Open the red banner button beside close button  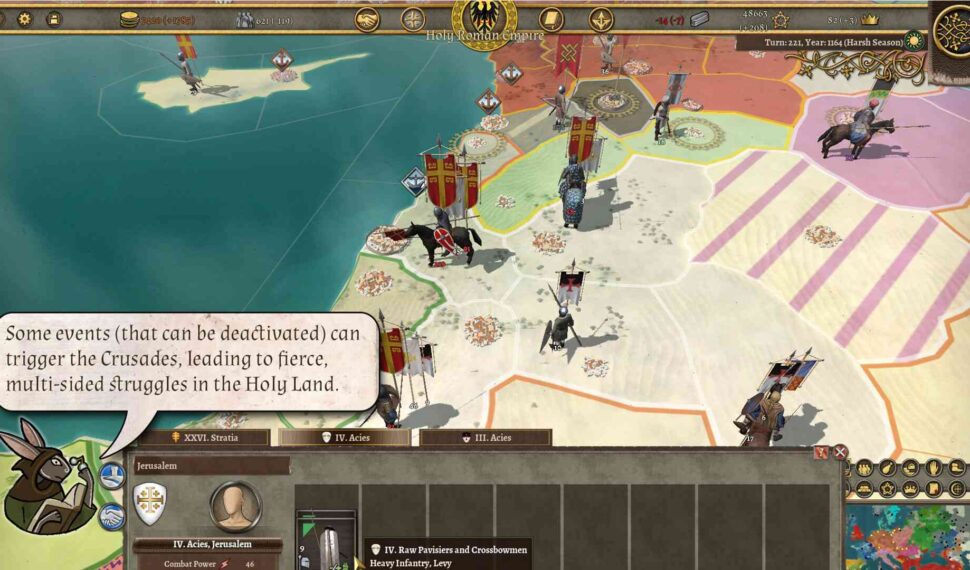[x=822, y=452]
